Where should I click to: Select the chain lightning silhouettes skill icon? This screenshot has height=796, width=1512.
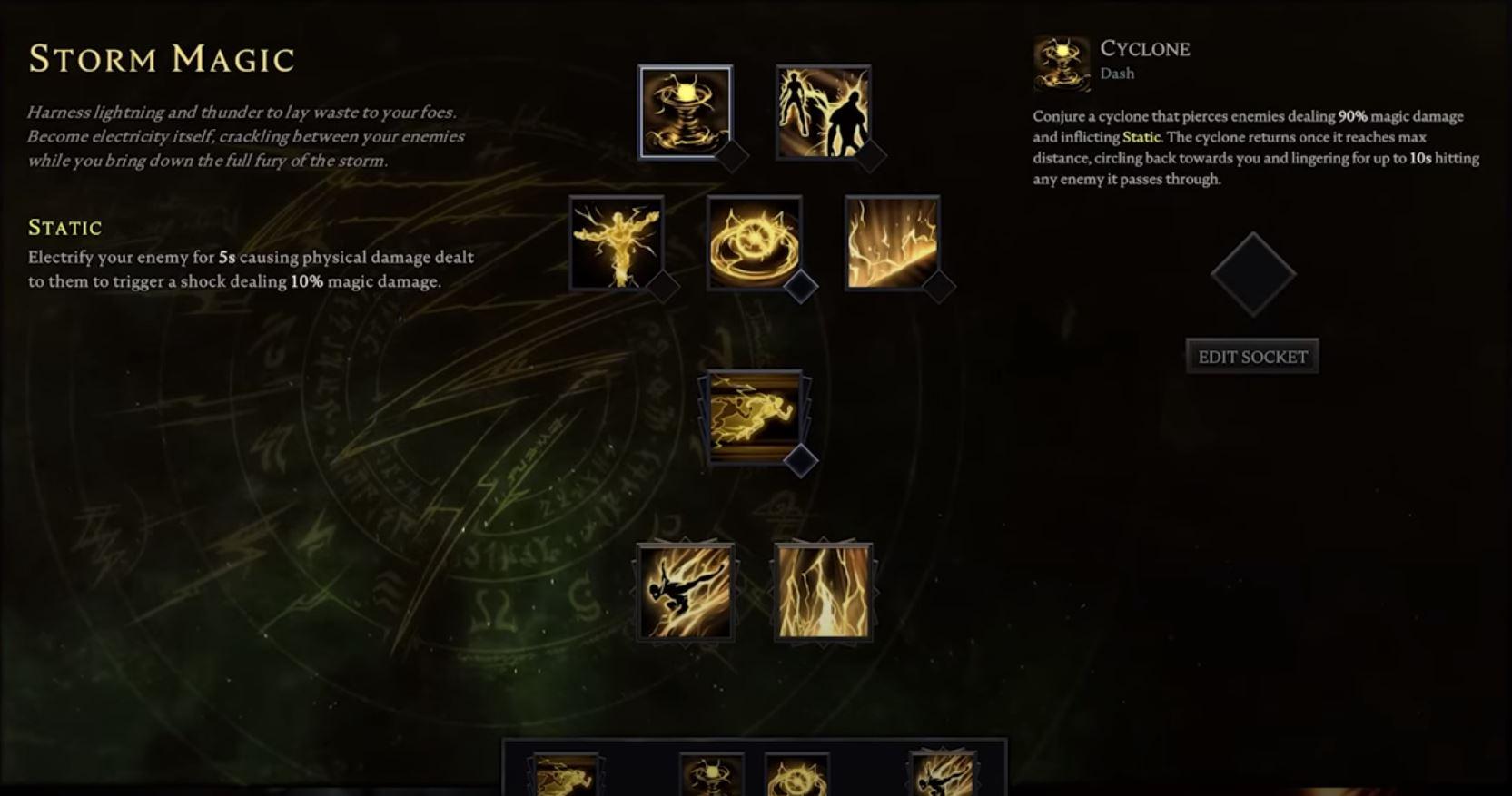822,111
